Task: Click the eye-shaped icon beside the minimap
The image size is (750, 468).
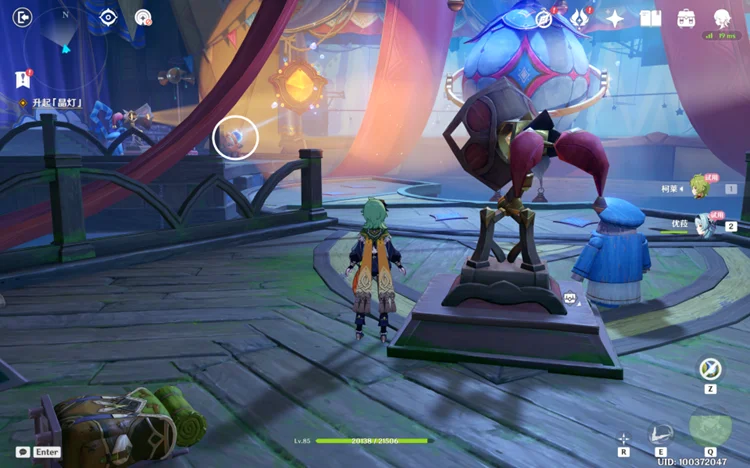Action: (108, 17)
